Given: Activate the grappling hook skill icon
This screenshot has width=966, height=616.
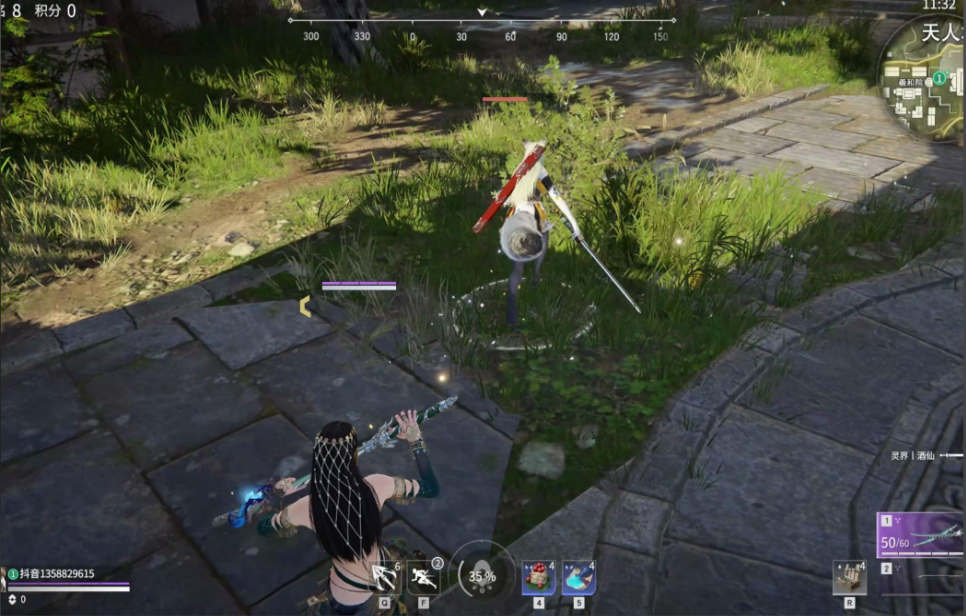Looking at the screenshot, I should (x=385, y=578).
